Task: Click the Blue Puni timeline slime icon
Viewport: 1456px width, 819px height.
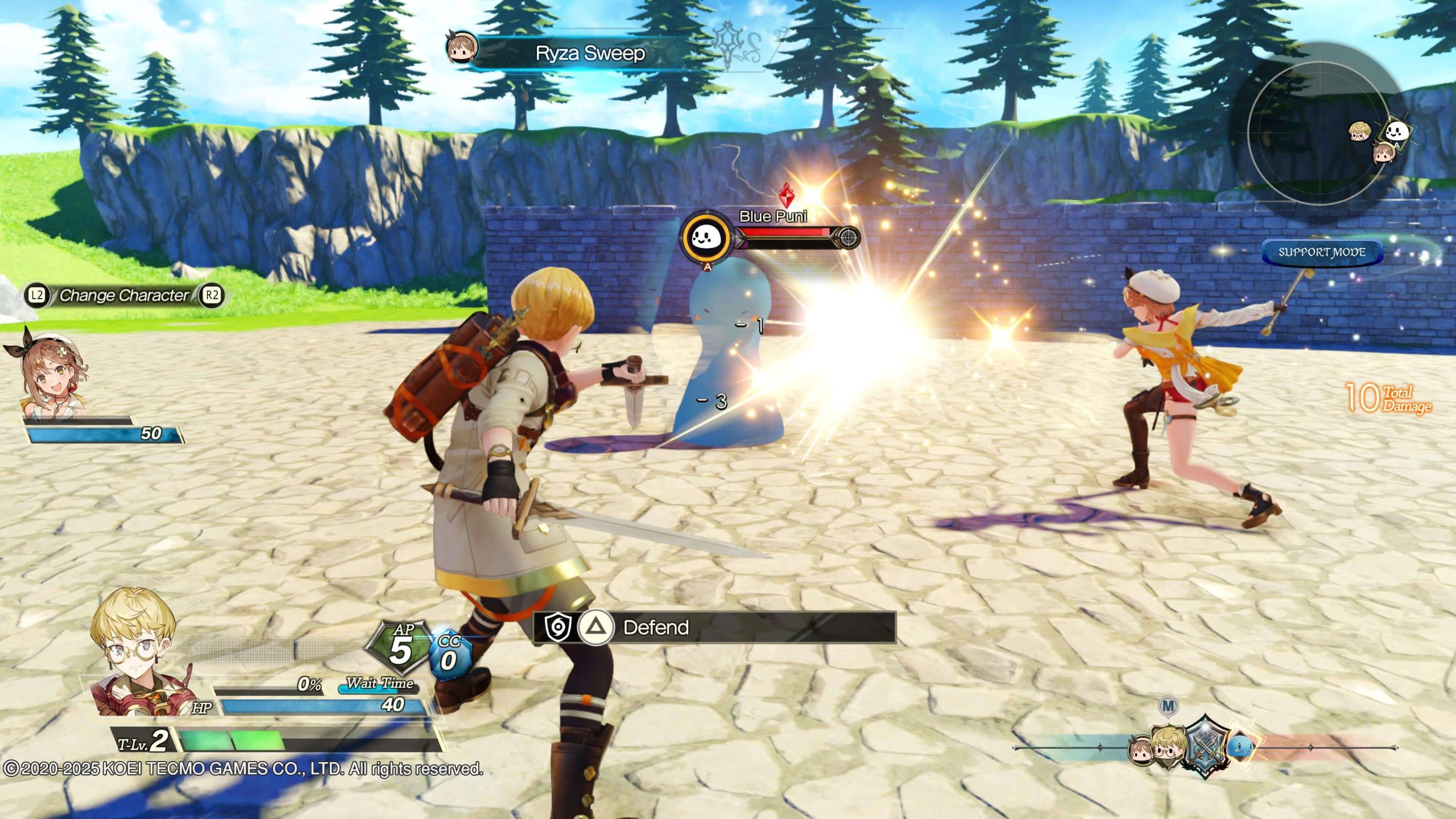Action: [1240, 748]
